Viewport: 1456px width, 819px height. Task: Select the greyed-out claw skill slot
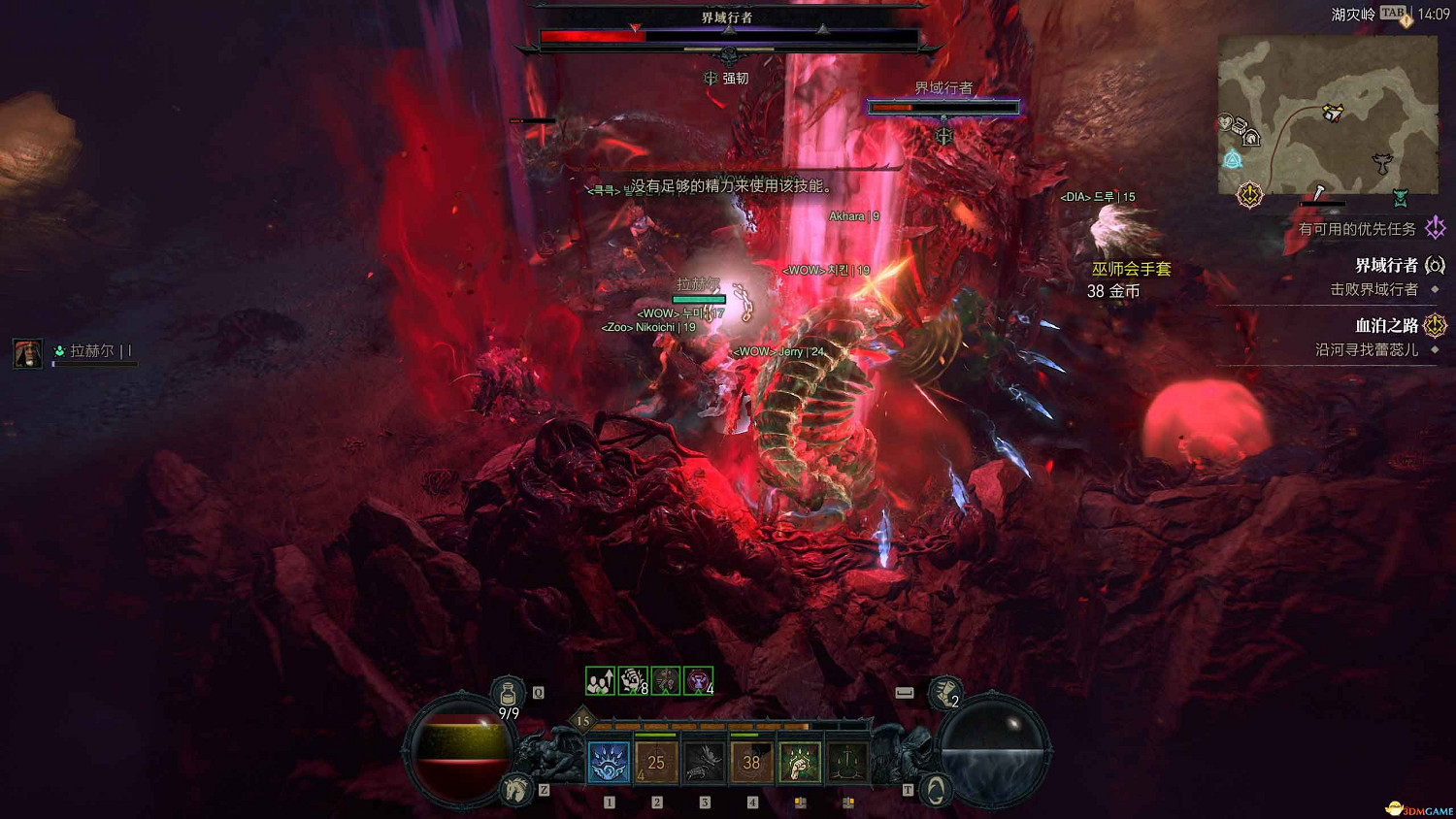coord(704,763)
